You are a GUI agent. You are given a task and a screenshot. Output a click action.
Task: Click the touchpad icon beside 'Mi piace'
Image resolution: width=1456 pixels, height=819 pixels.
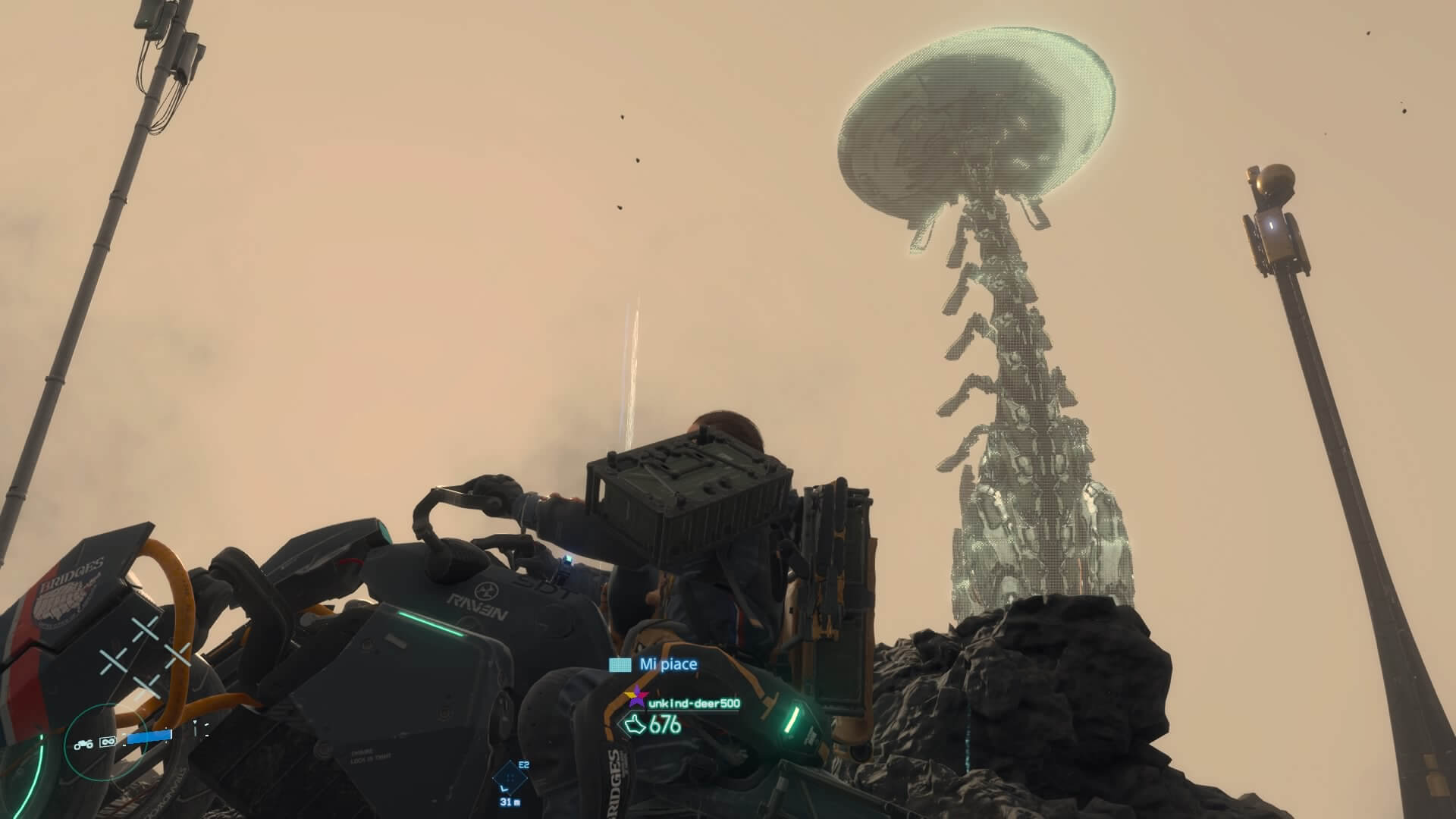[619, 665]
